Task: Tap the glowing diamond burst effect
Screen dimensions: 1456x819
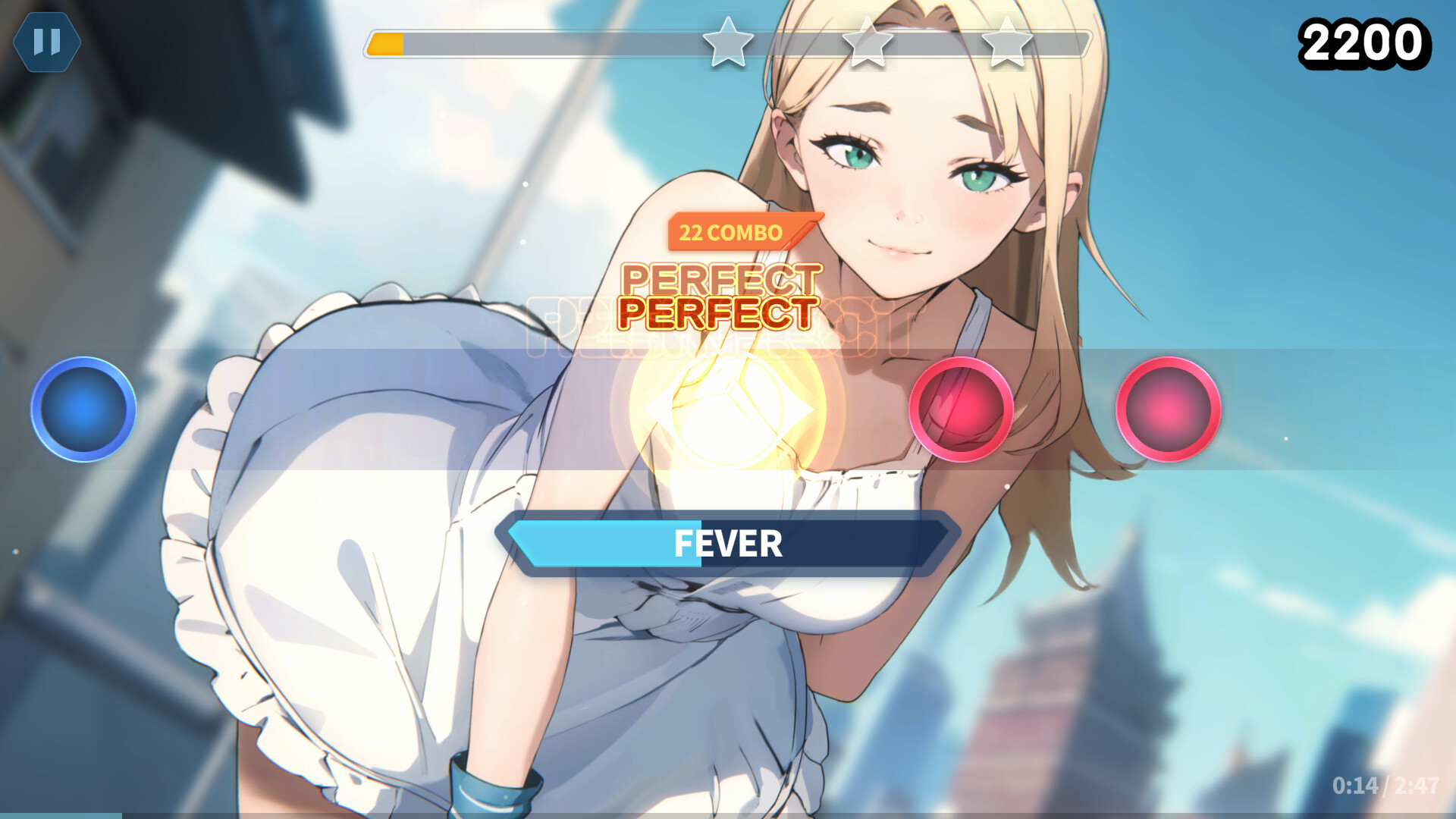Action: tap(728, 409)
